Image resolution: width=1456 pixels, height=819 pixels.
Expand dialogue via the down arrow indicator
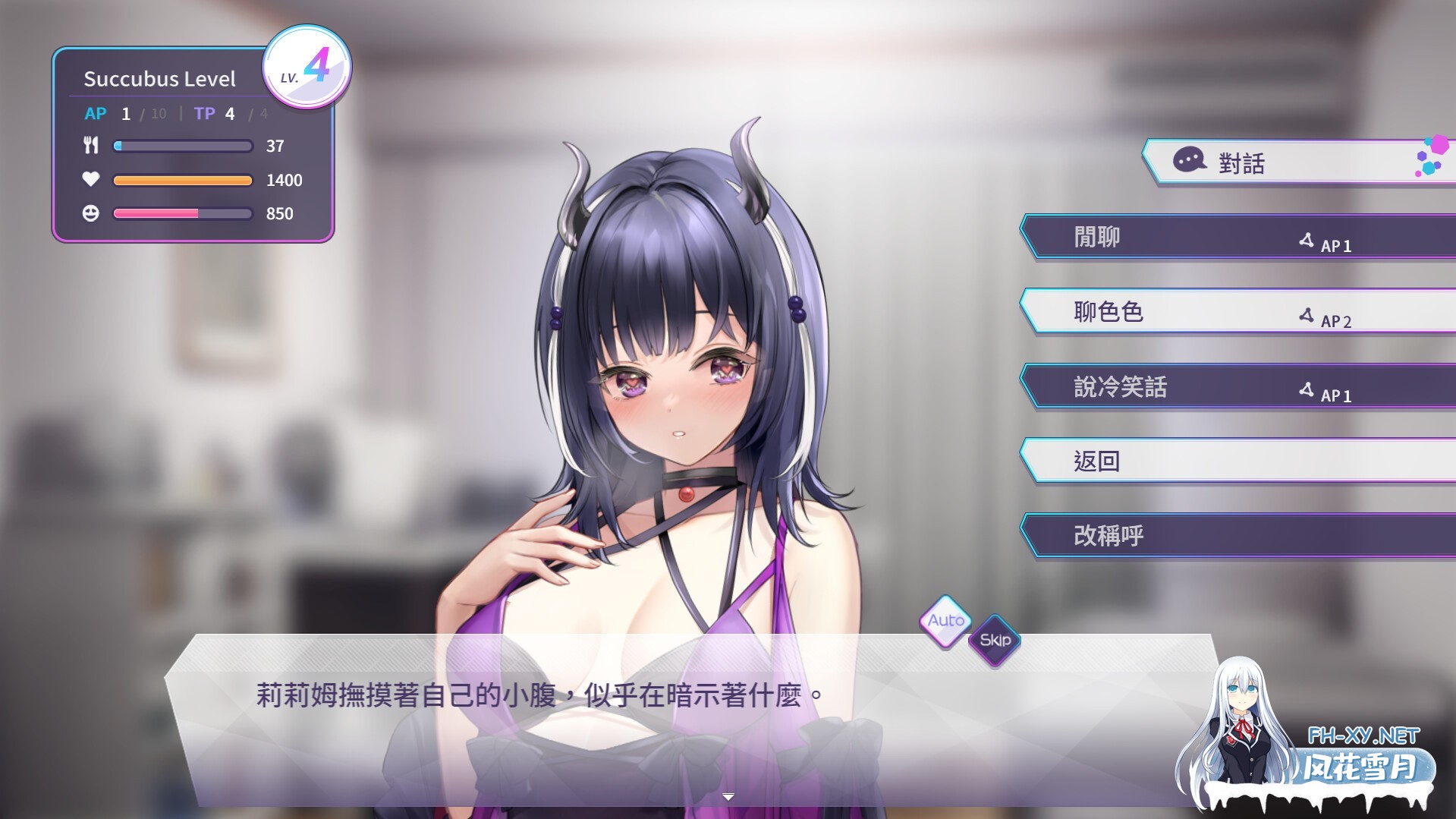728,797
